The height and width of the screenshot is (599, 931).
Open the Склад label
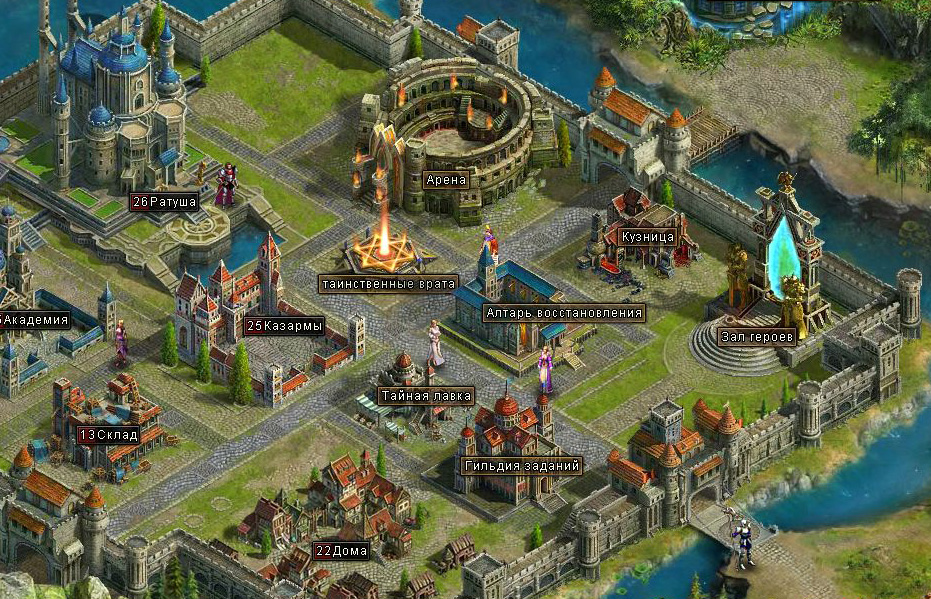110,435
